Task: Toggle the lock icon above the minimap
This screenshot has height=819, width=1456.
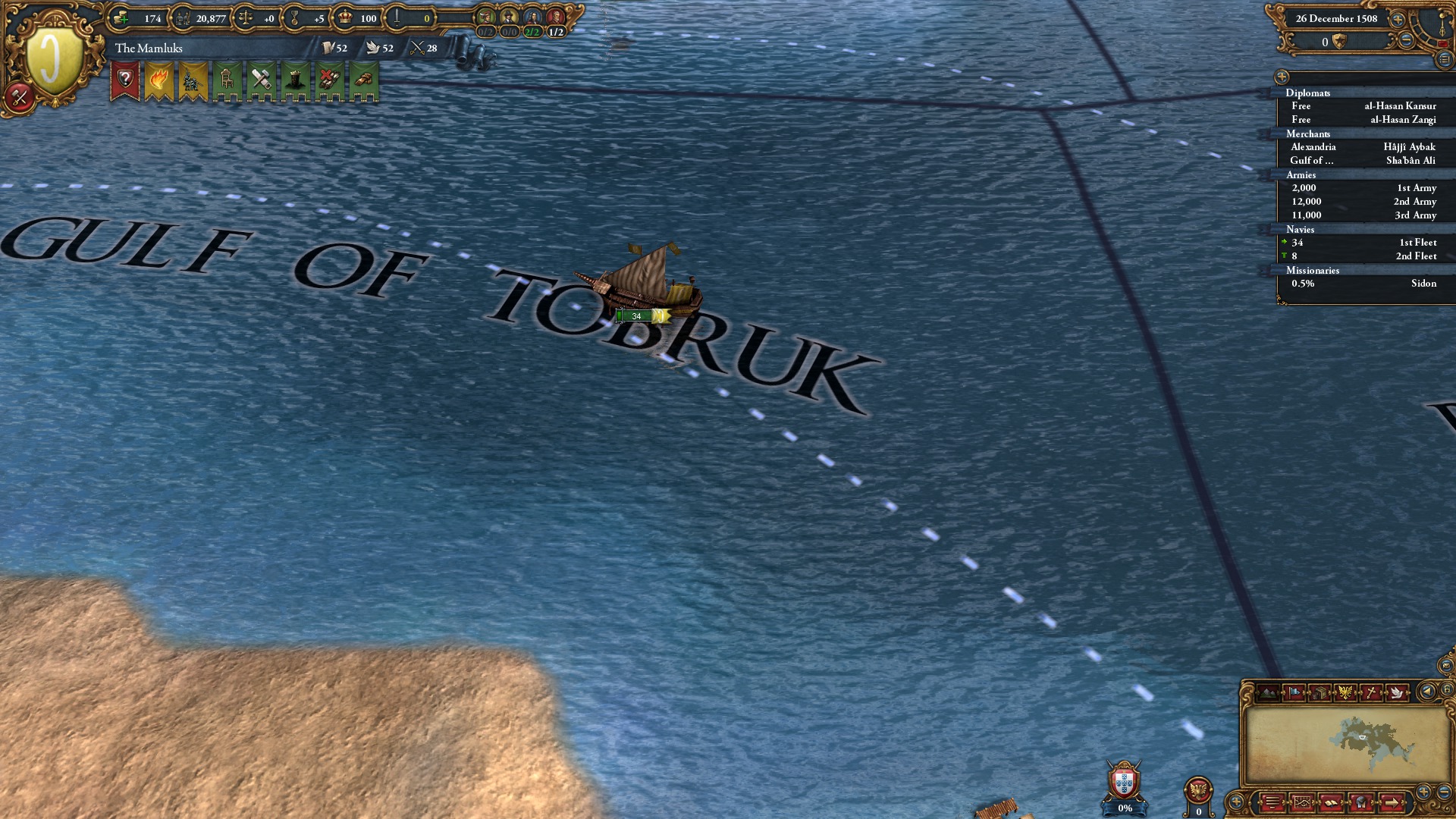Action: (x=1447, y=689)
